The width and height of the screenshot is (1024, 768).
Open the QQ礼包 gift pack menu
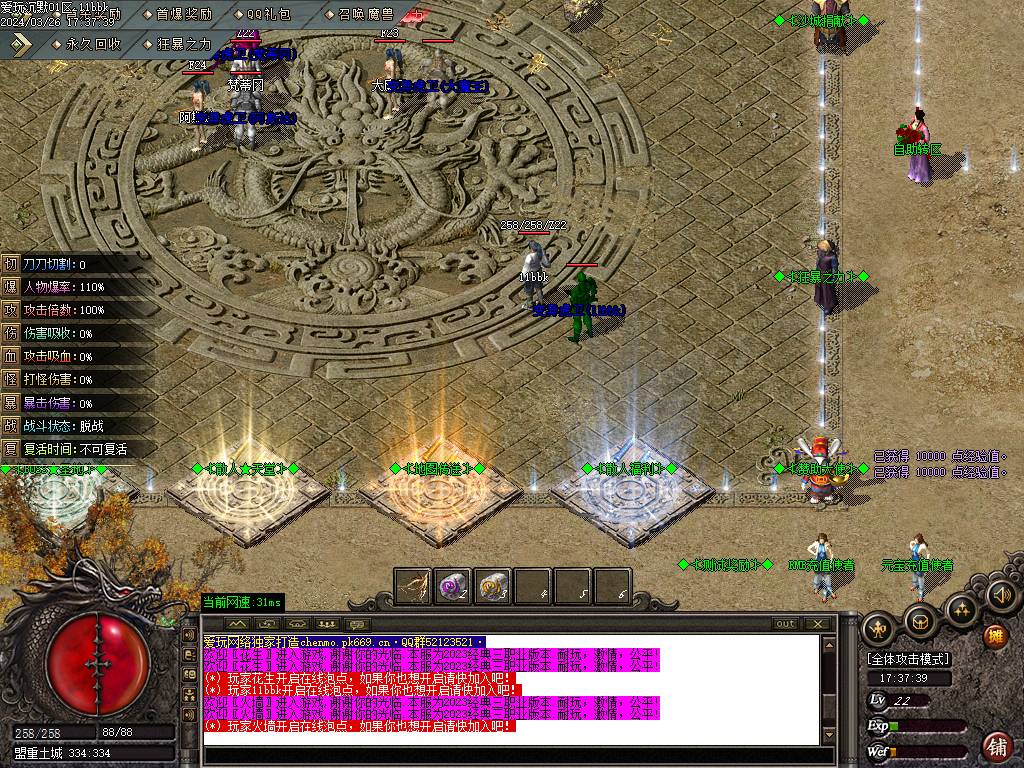[x=263, y=14]
